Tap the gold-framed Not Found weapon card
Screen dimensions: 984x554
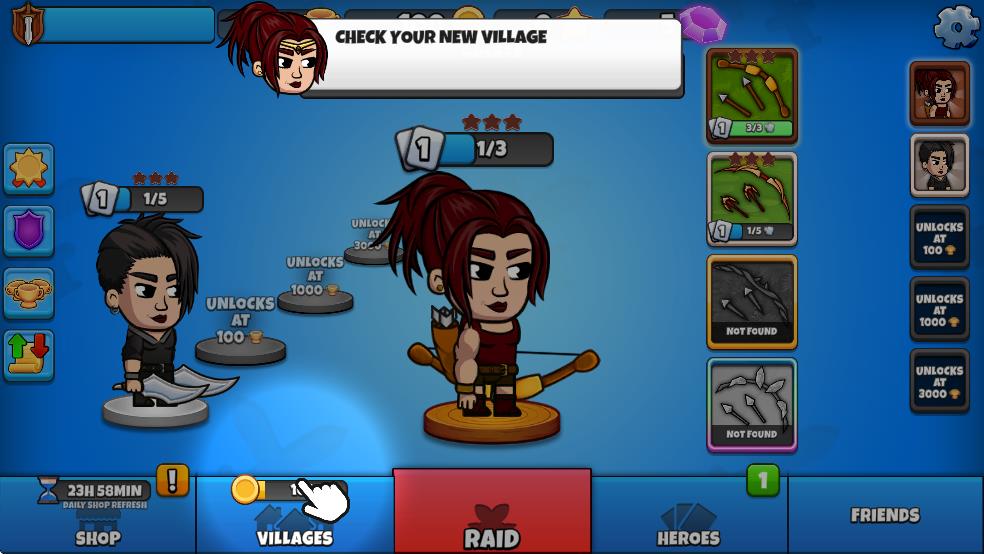752,302
